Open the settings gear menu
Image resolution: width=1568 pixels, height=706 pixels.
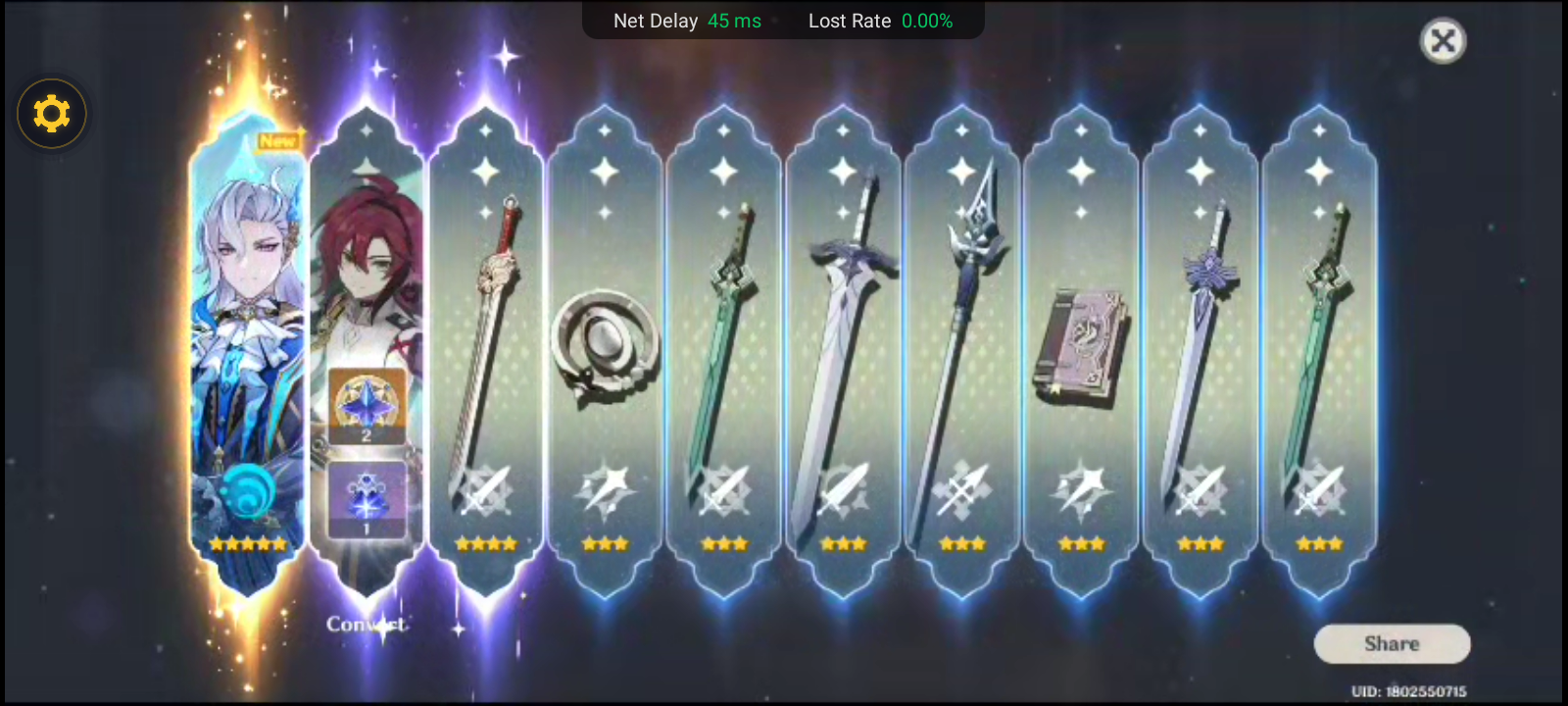(51, 113)
